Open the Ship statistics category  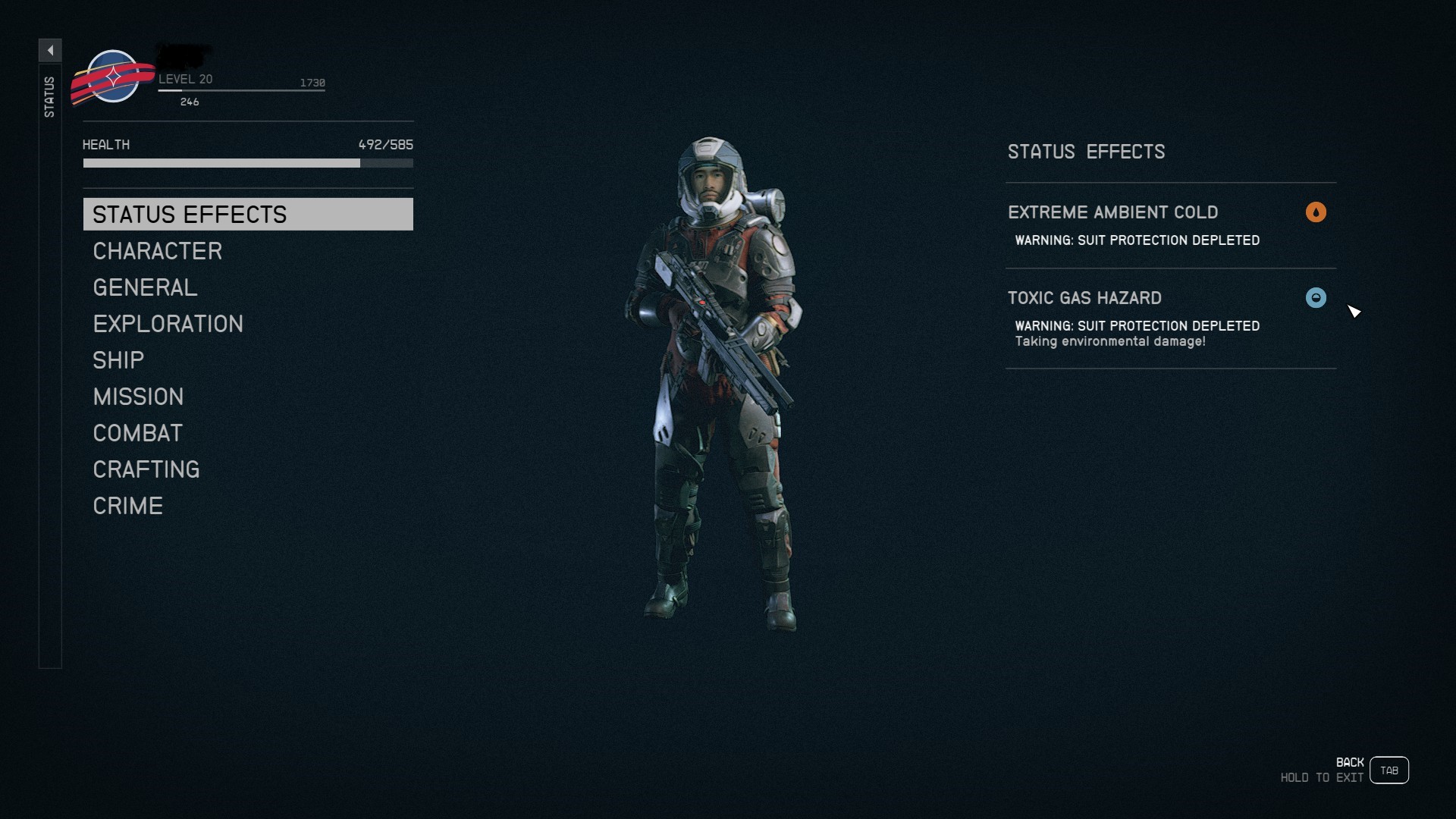click(x=118, y=360)
